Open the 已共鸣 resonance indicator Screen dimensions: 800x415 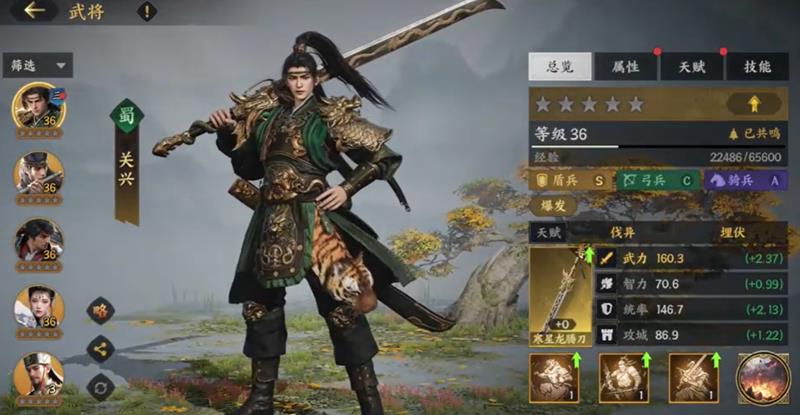tap(755, 135)
